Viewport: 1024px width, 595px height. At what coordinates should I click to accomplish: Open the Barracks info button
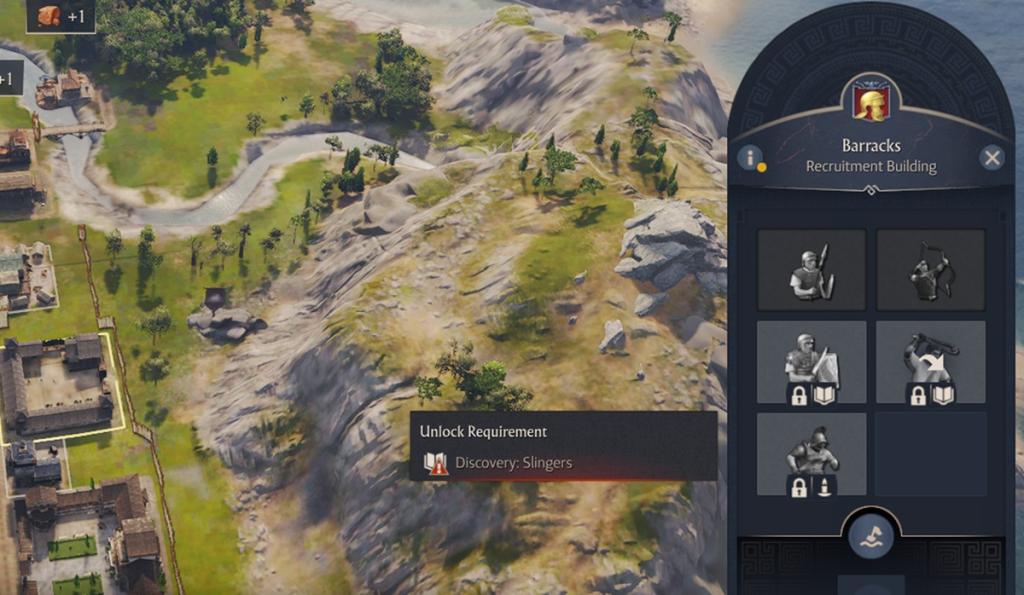(750, 157)
